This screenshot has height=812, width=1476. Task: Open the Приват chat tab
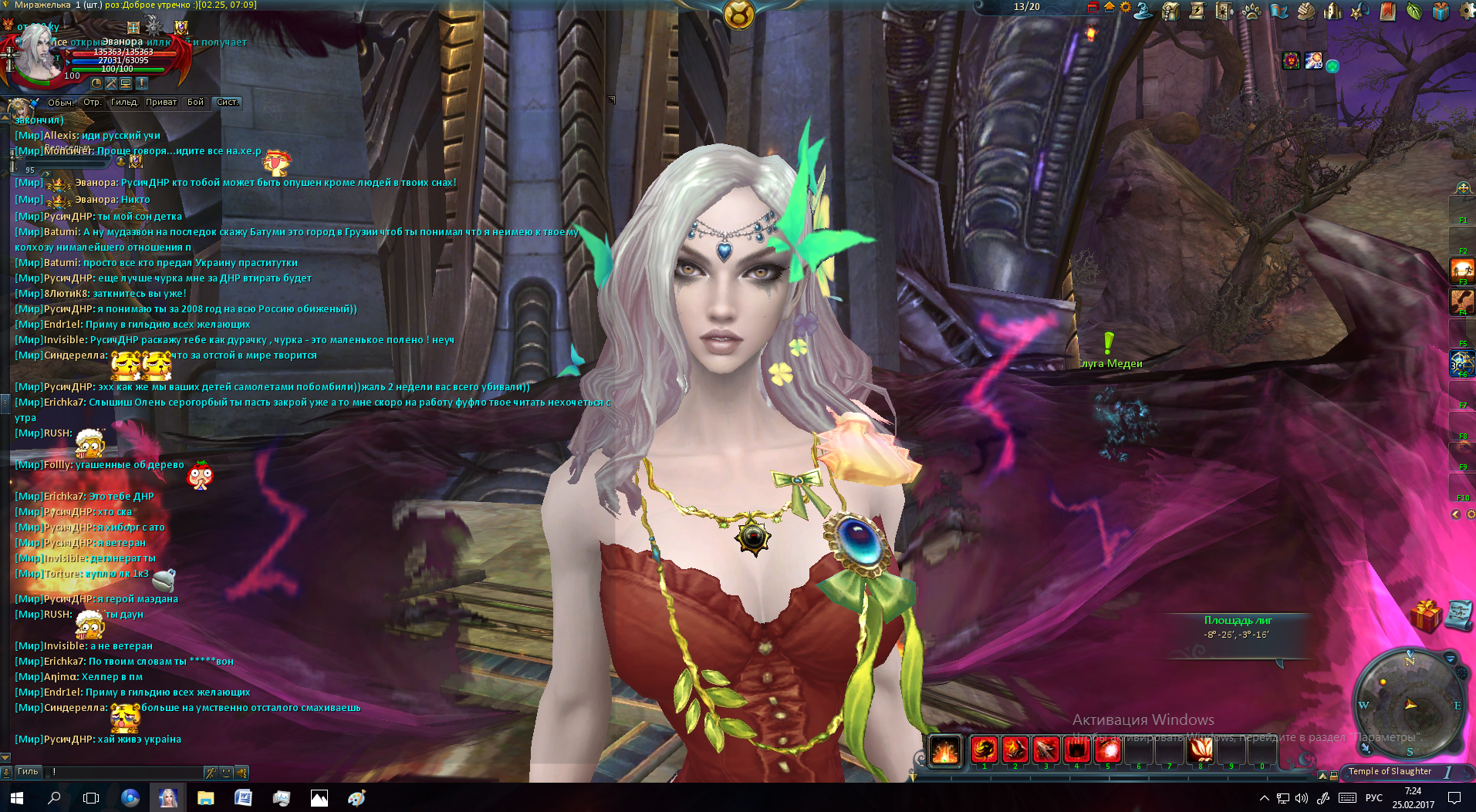coord(161,103)
